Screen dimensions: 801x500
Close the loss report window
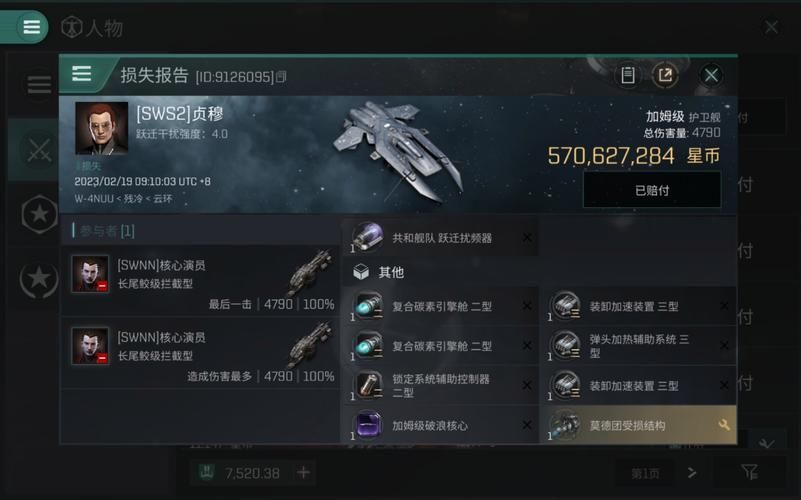pos(711,75)
